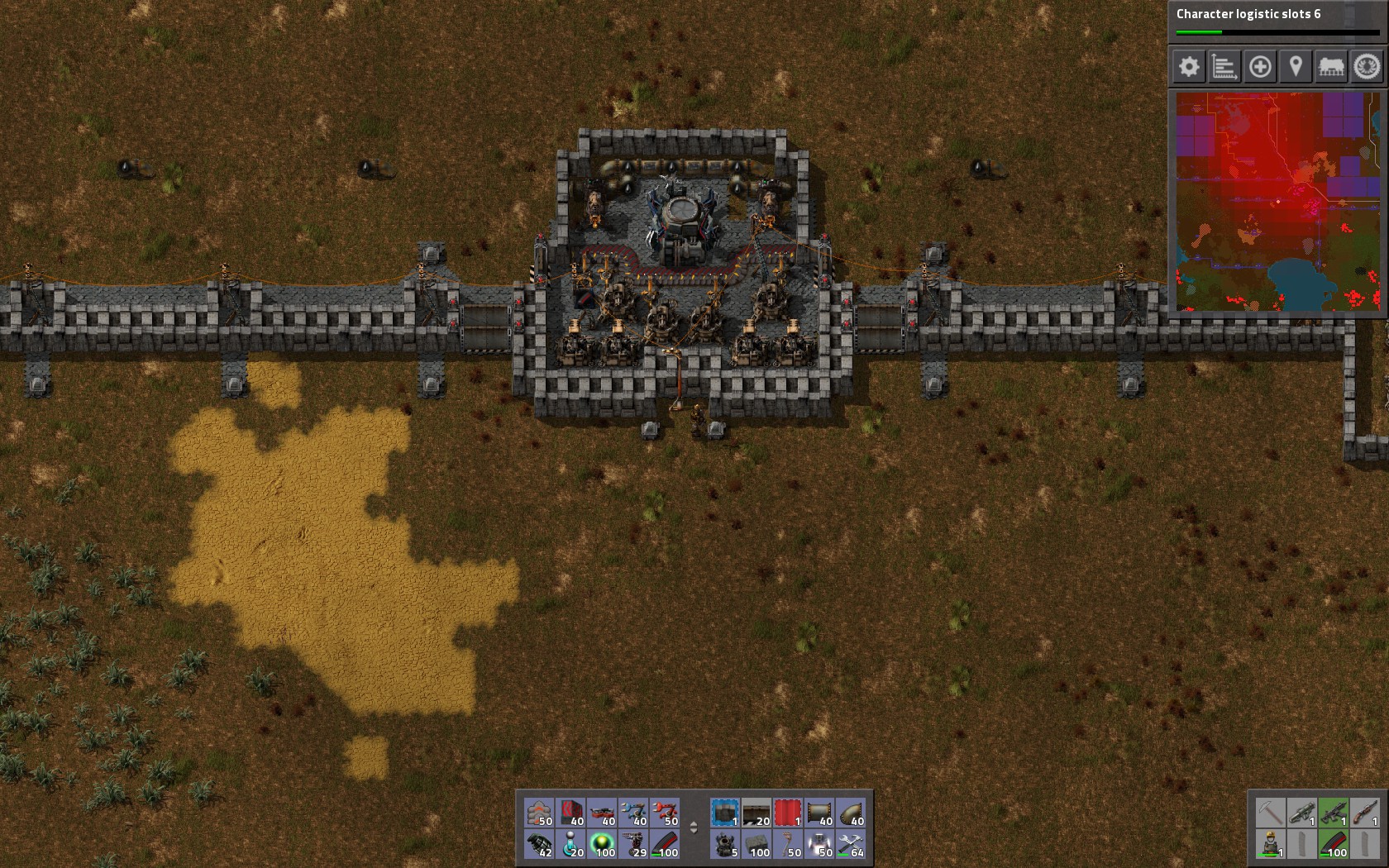
Task: Choose the repair pack wrench and hammer slot
Action: coord(851,844)
